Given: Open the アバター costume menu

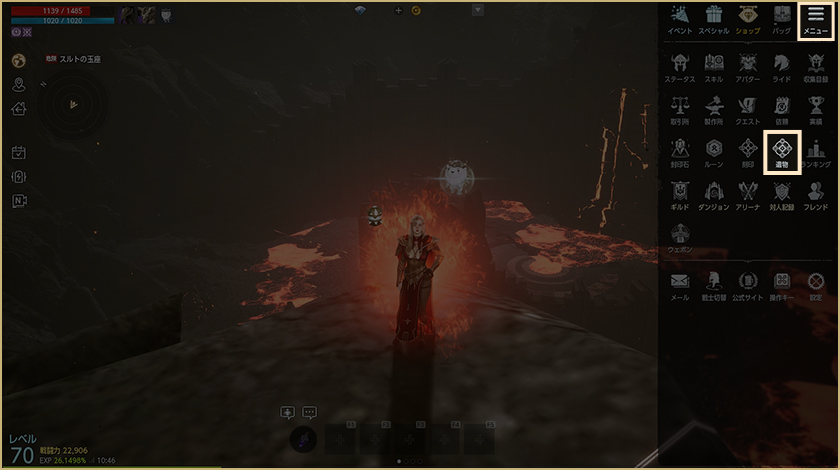Looking at the screenshot, I should pyautogui.click(x=747, y=65).
